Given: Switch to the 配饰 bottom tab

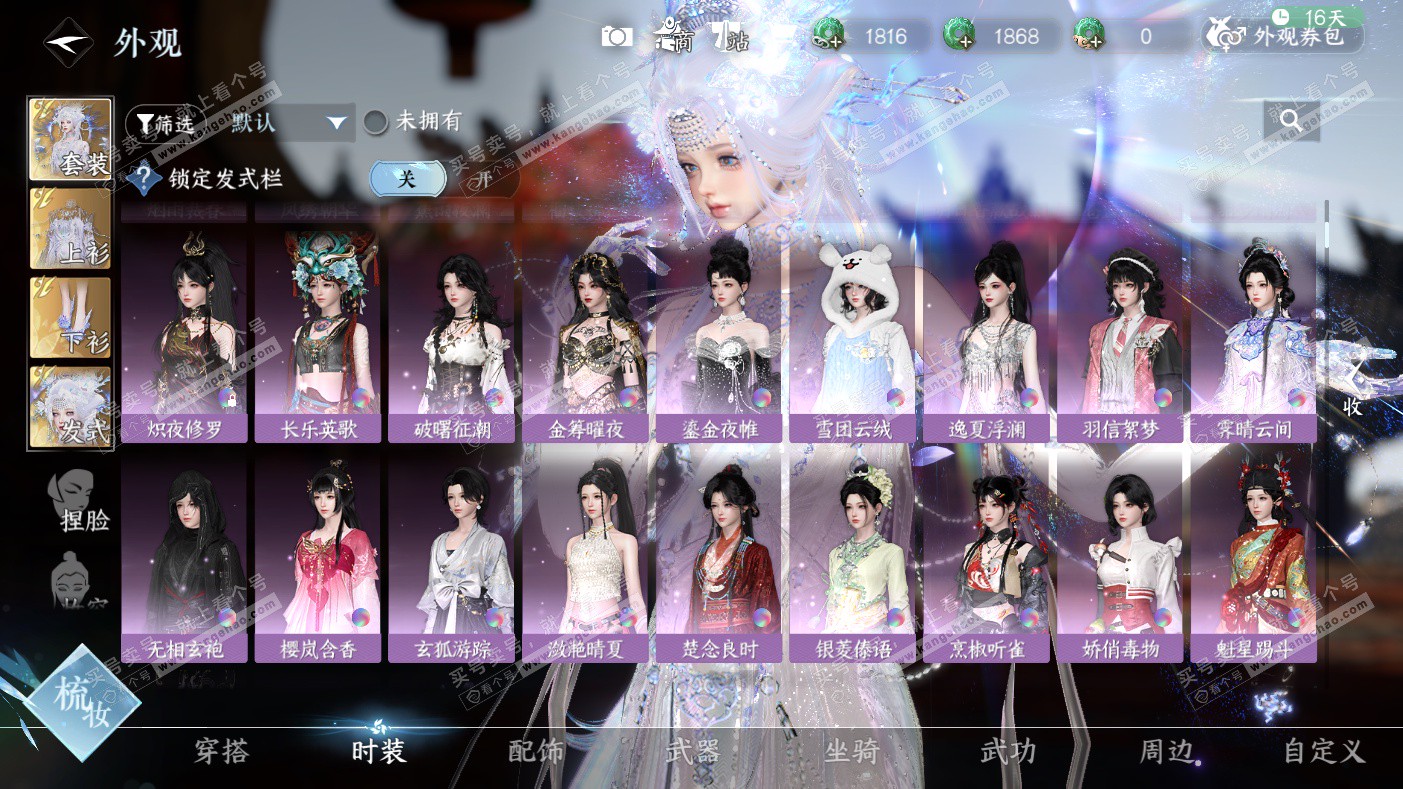Looking at the screenshot, I should tap(536, 751).
